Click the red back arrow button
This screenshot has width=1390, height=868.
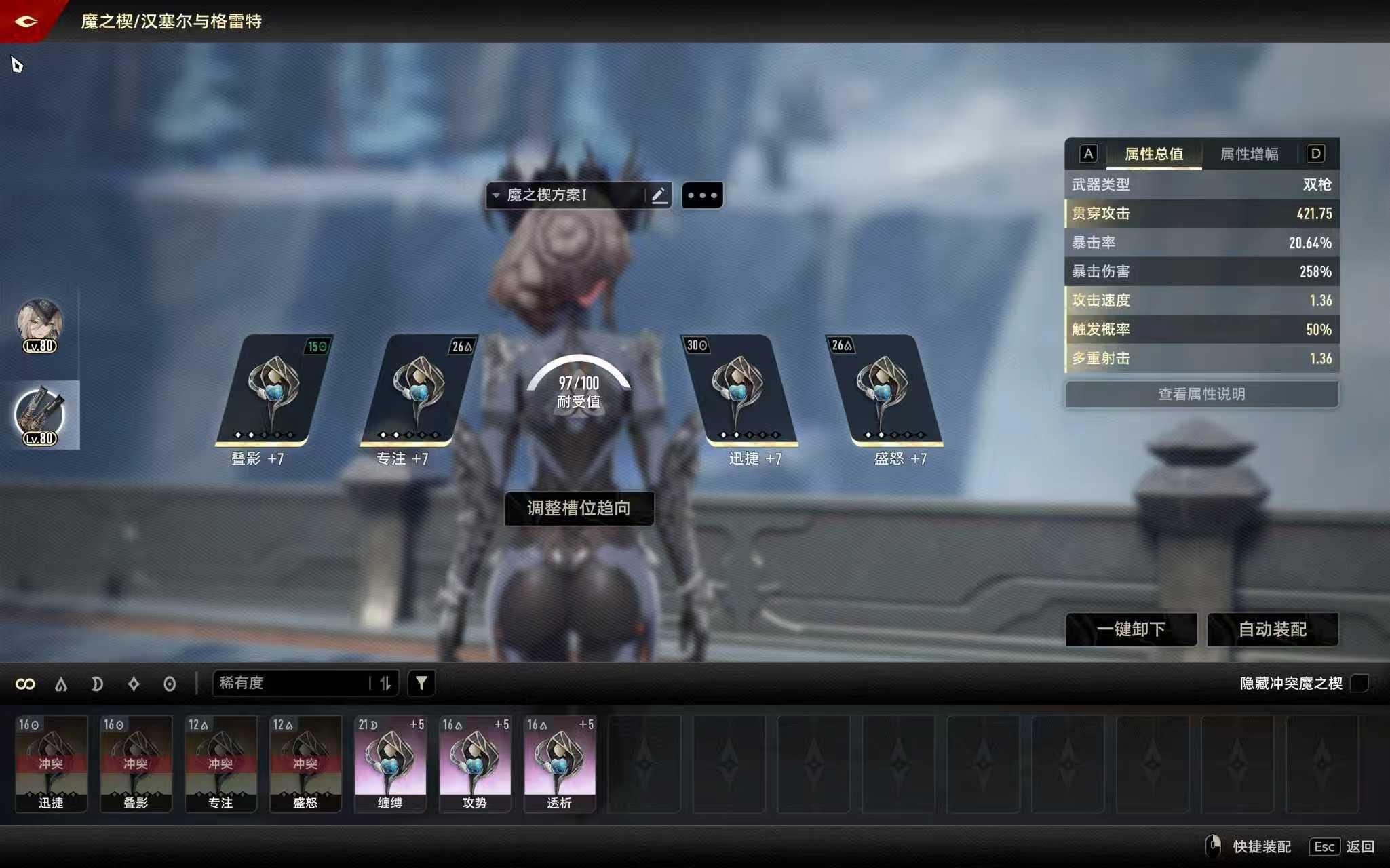click(27, 21)
